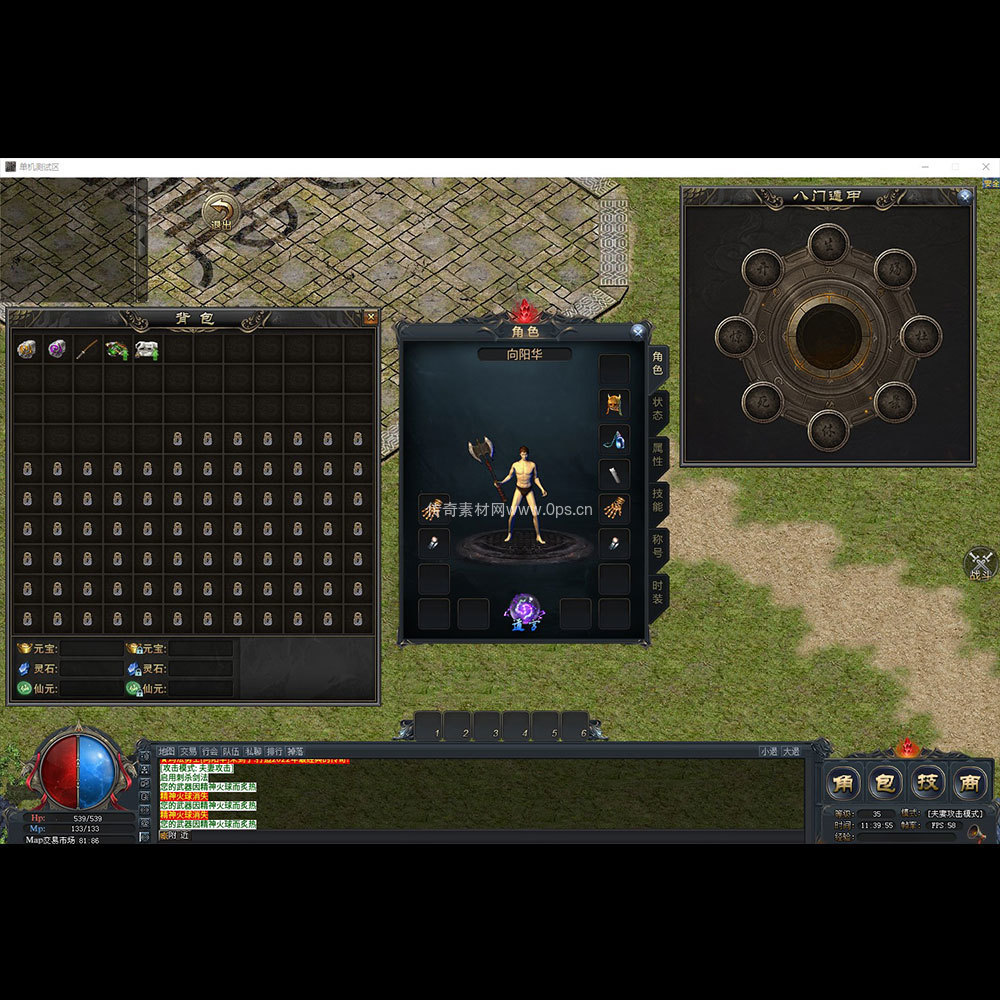1000x1000 pixels.
Task: Show the 技能 skills tab
Action: (x=658, y=500)
